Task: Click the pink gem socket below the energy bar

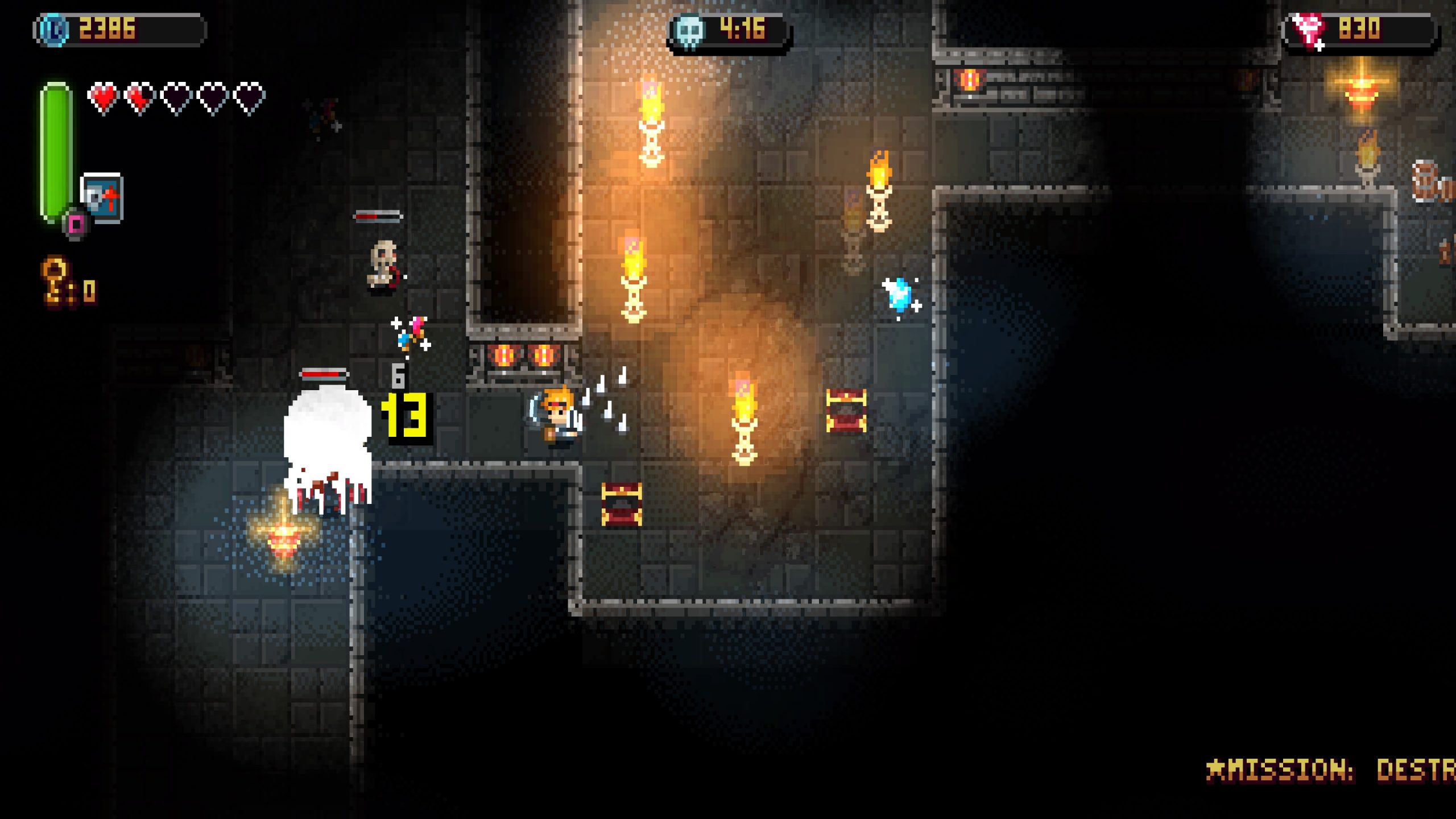Action: [x=76, y=225]
